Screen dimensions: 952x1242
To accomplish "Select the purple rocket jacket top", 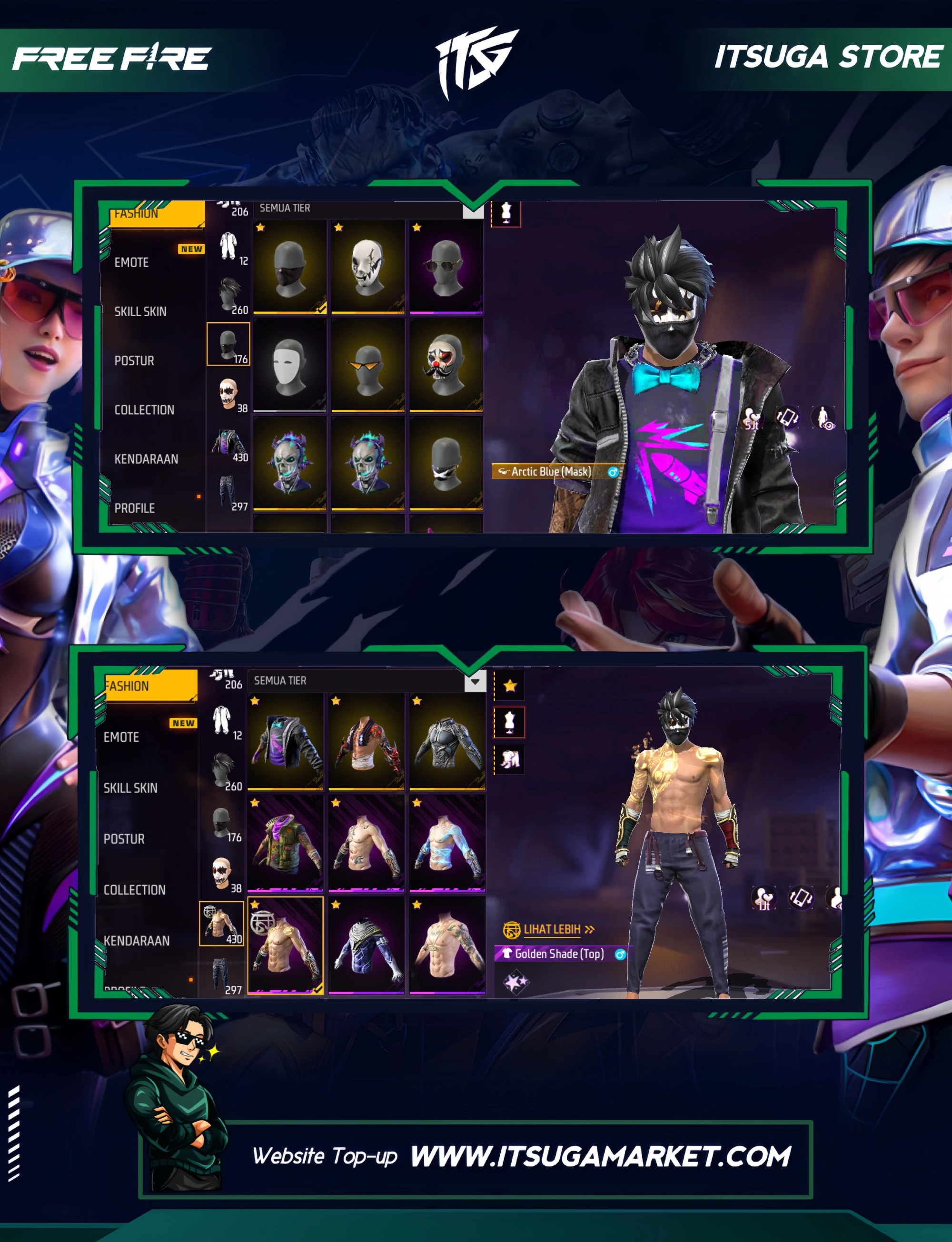I will coord(286,741).
